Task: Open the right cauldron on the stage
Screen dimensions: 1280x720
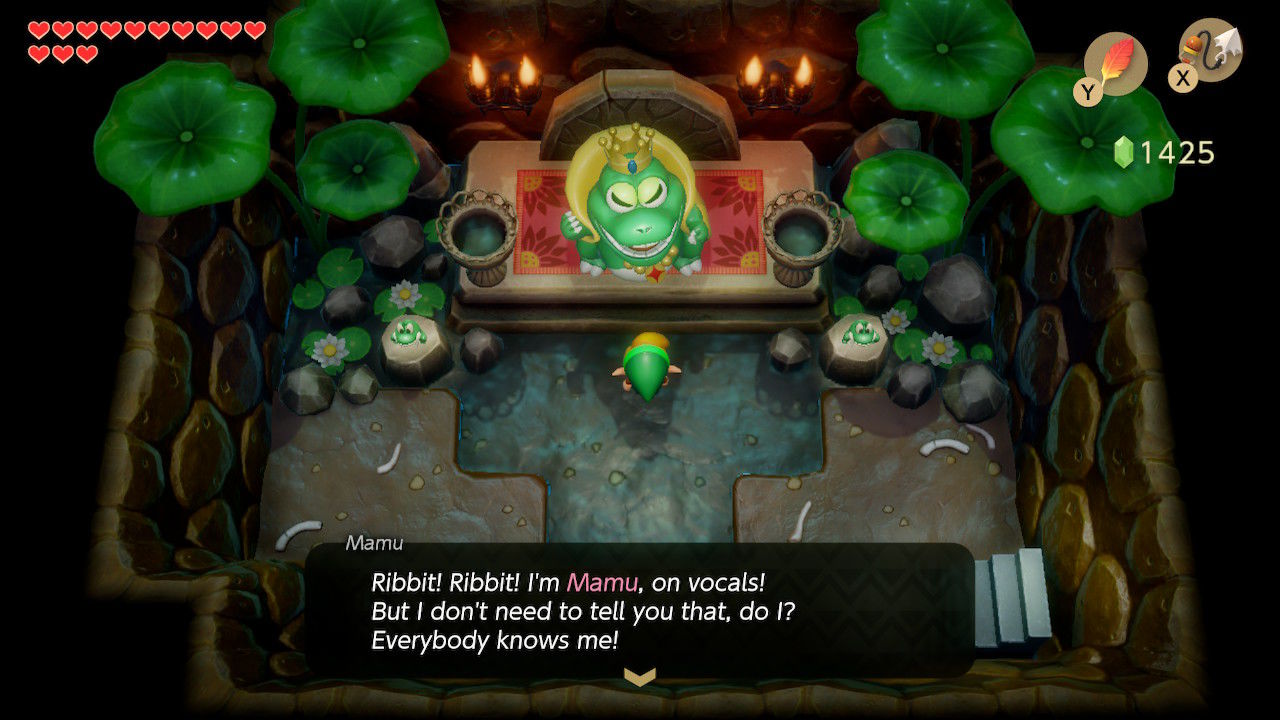Action: 803,230
